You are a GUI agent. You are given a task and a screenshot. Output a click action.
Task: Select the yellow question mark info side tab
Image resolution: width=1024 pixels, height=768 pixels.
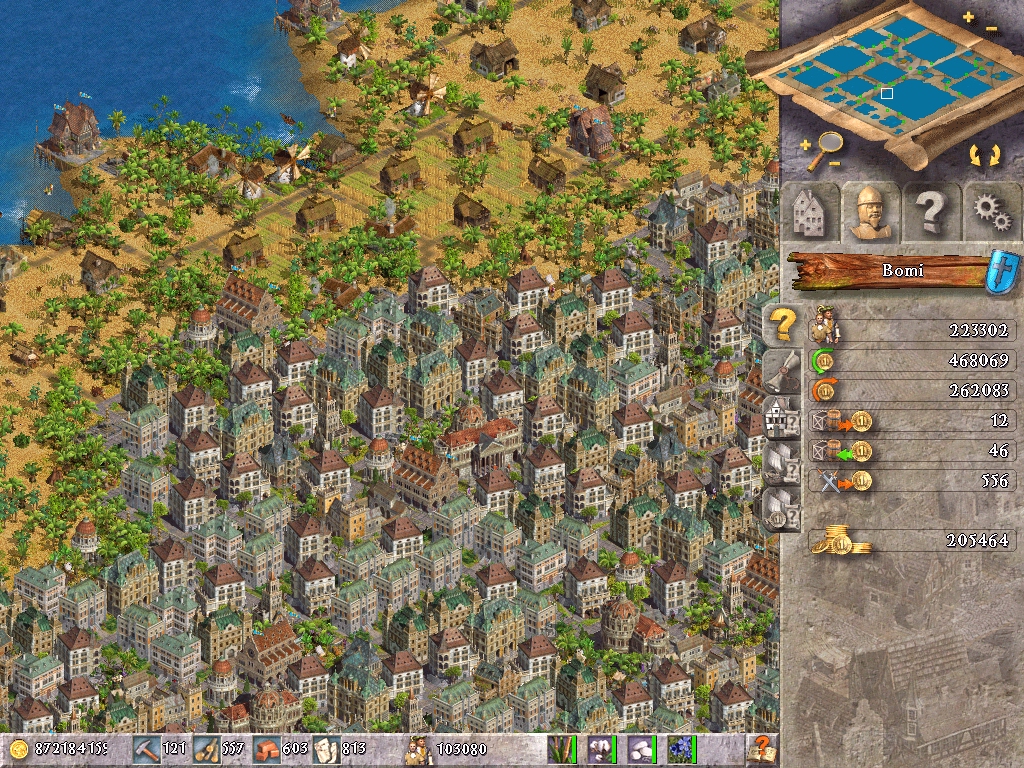tap(782, 324)
